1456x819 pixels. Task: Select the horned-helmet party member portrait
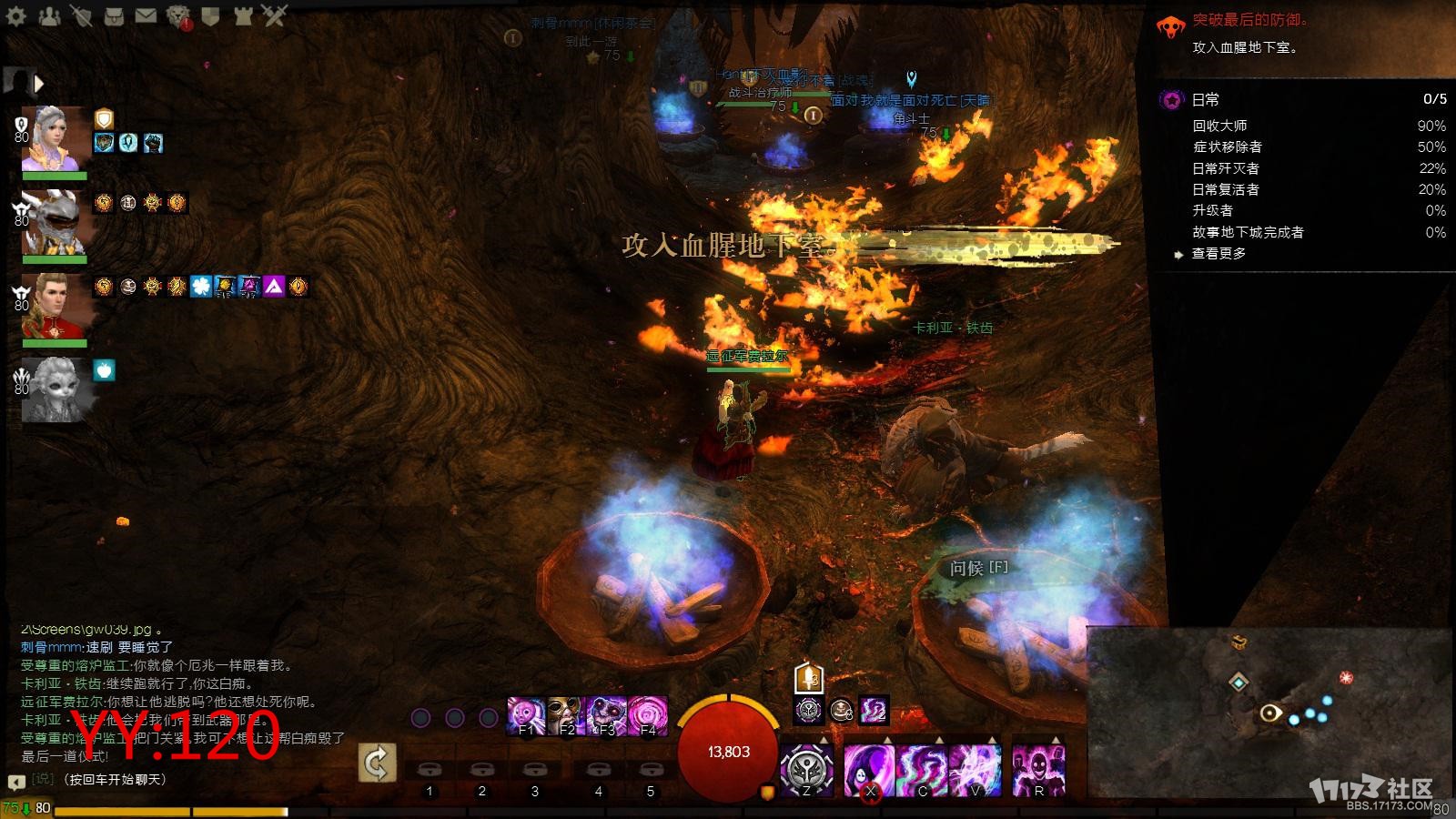[55, 222]
